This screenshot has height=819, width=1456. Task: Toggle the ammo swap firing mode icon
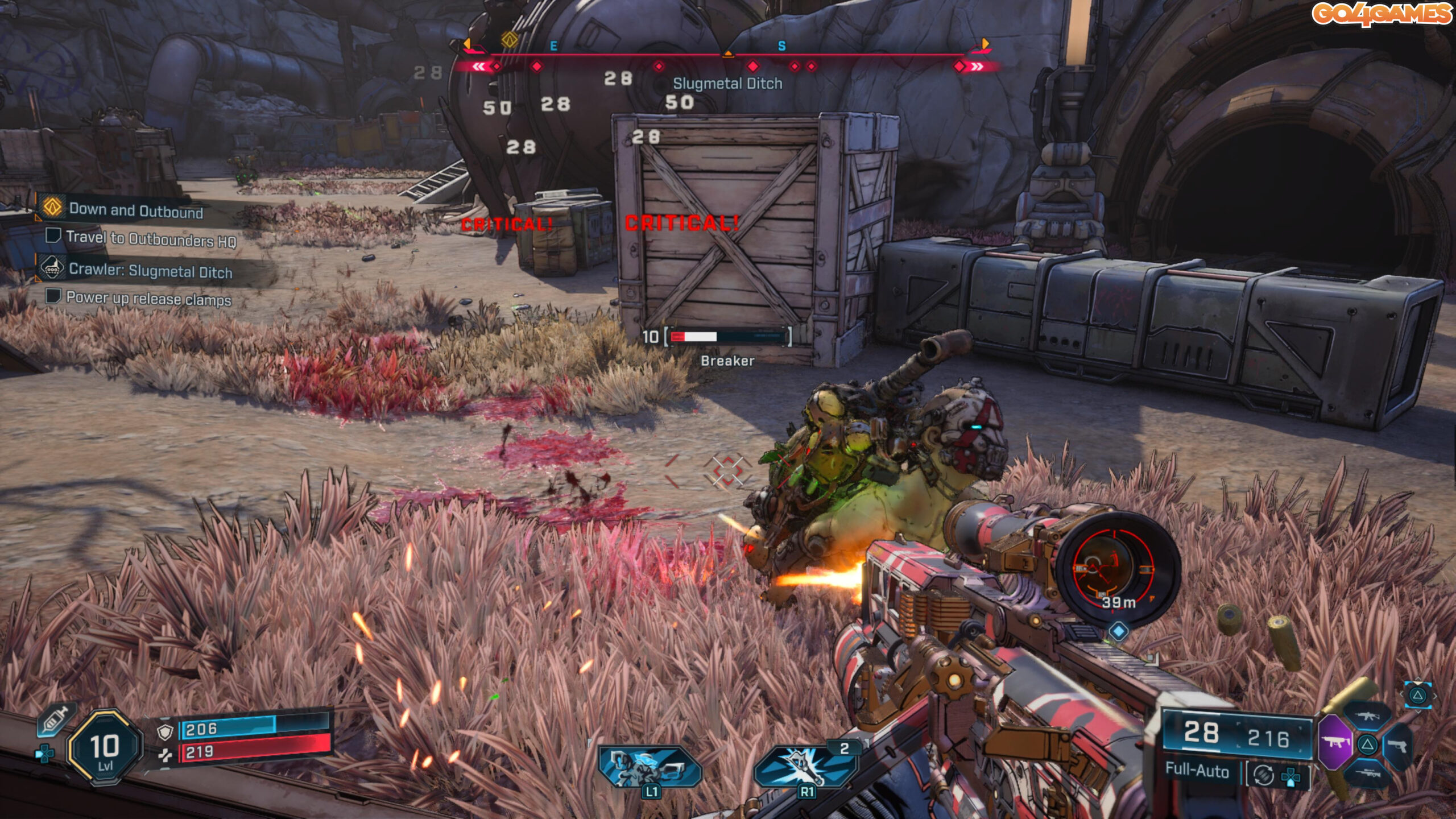(x=1264, y=775)
